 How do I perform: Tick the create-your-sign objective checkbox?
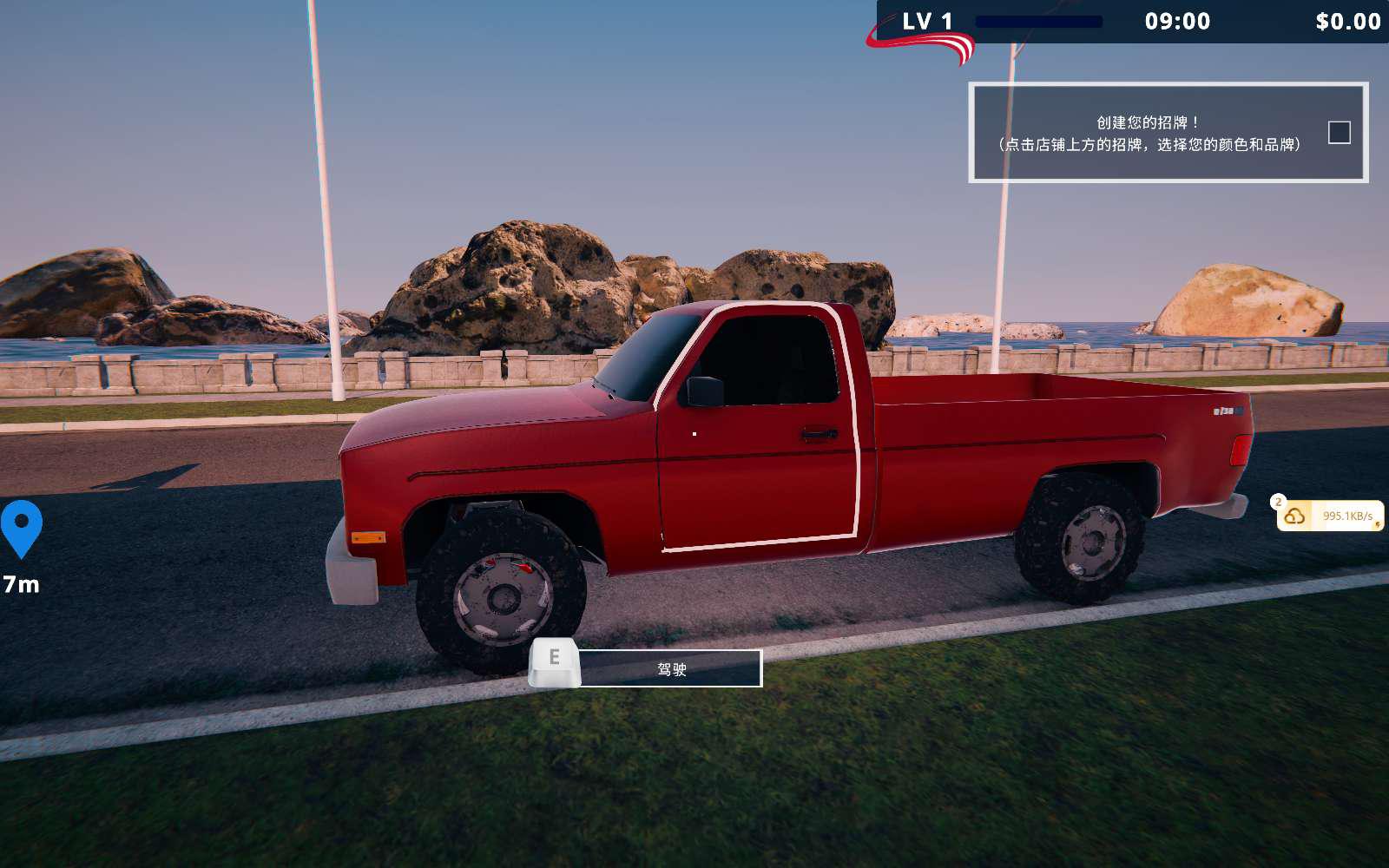[x=1339, y=133]
